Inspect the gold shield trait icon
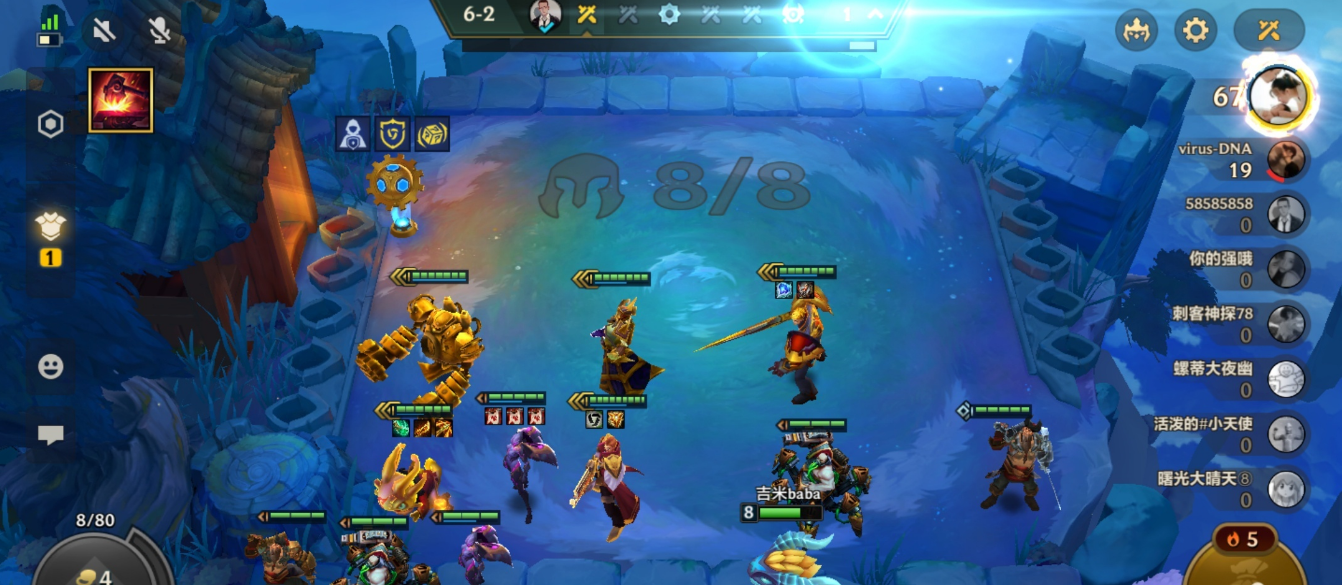 (392, 134)
